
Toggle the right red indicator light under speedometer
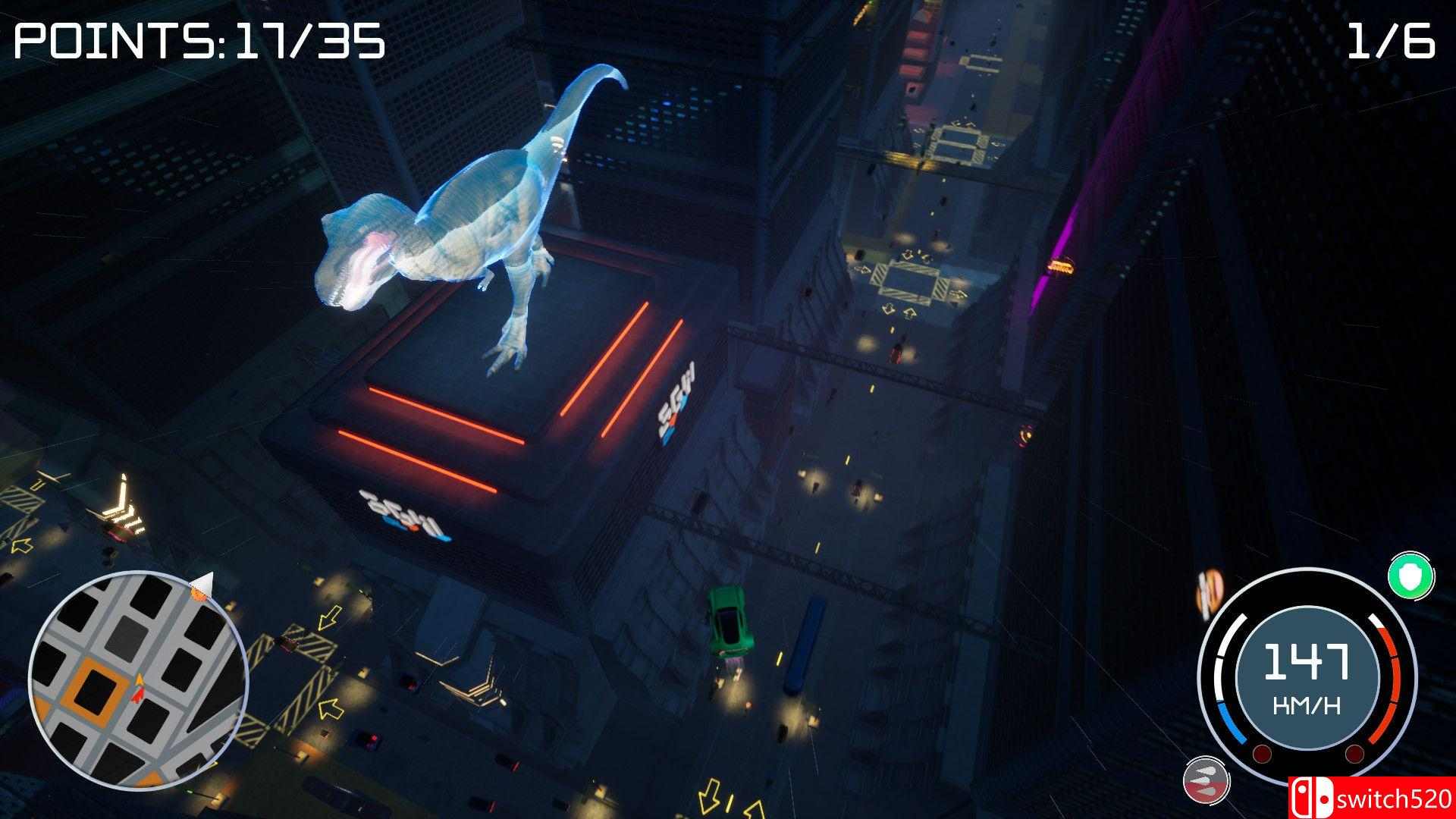1354,753
